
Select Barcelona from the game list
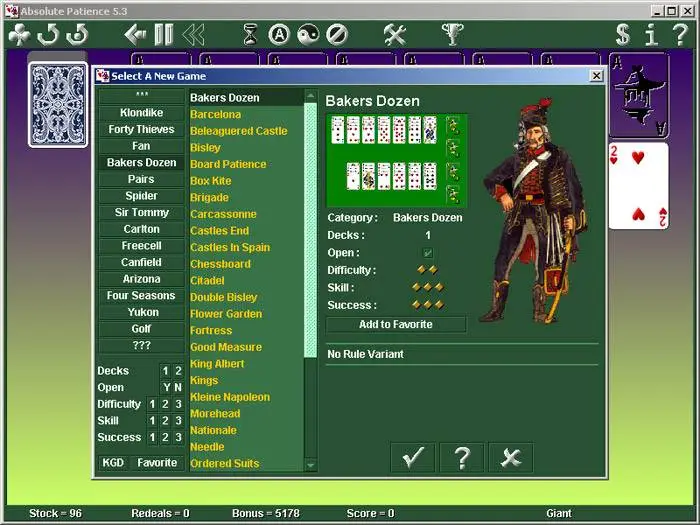point(216,115)
